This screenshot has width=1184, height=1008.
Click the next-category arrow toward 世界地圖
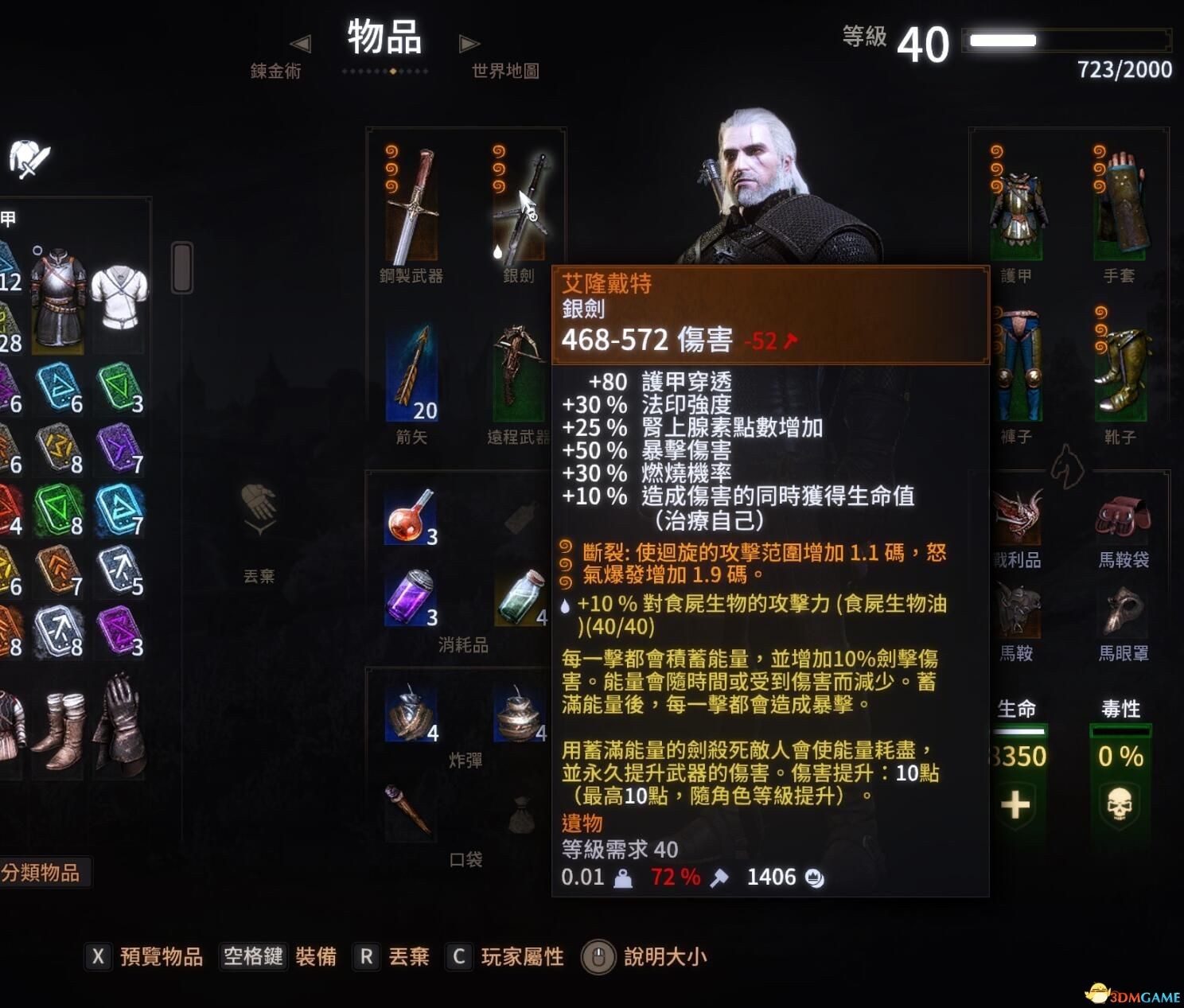tap(470, 44)
